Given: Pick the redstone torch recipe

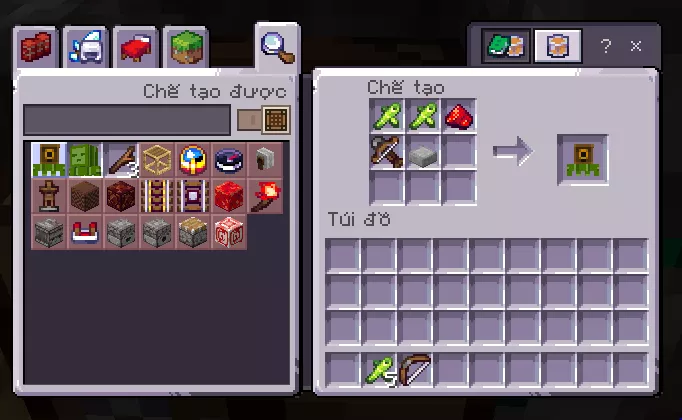Looking at the screenshot, I should point(265,196).
